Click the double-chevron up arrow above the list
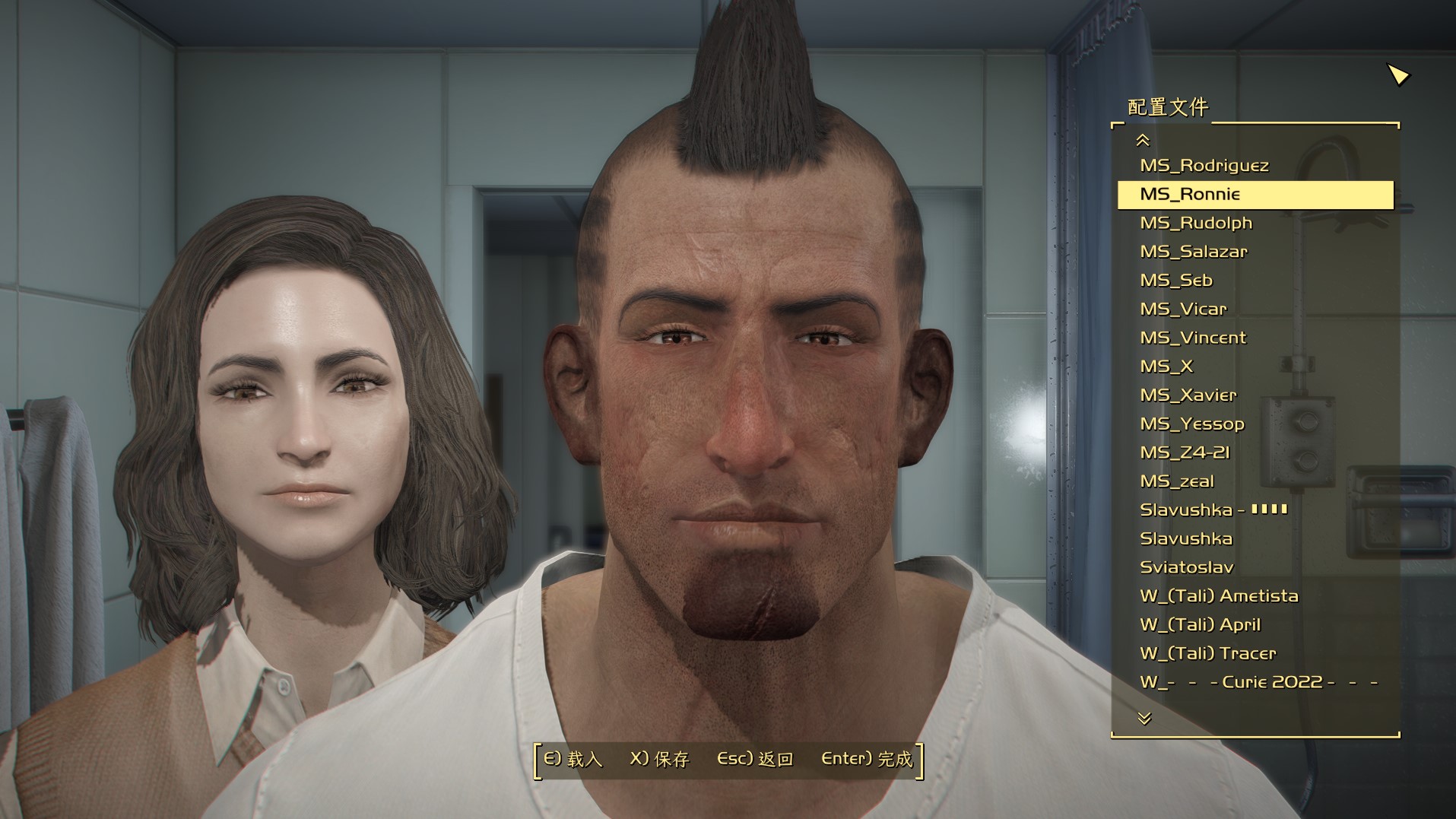The height and width of the screenshot is (819, 1456). pyautogui.click(x=1142, y=140)
